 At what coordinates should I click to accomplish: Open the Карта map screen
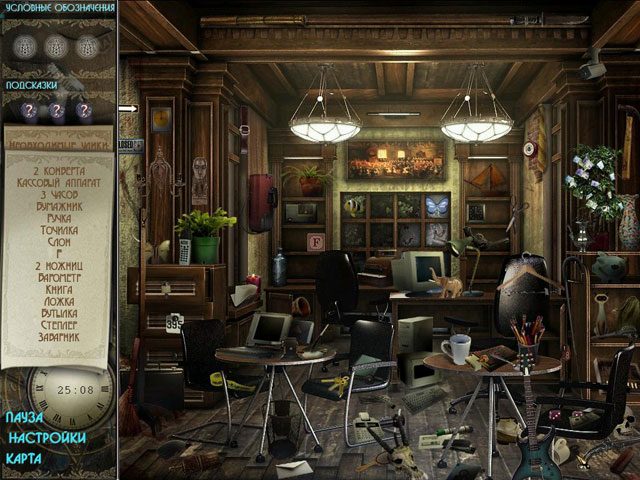[x=24, y=458]
